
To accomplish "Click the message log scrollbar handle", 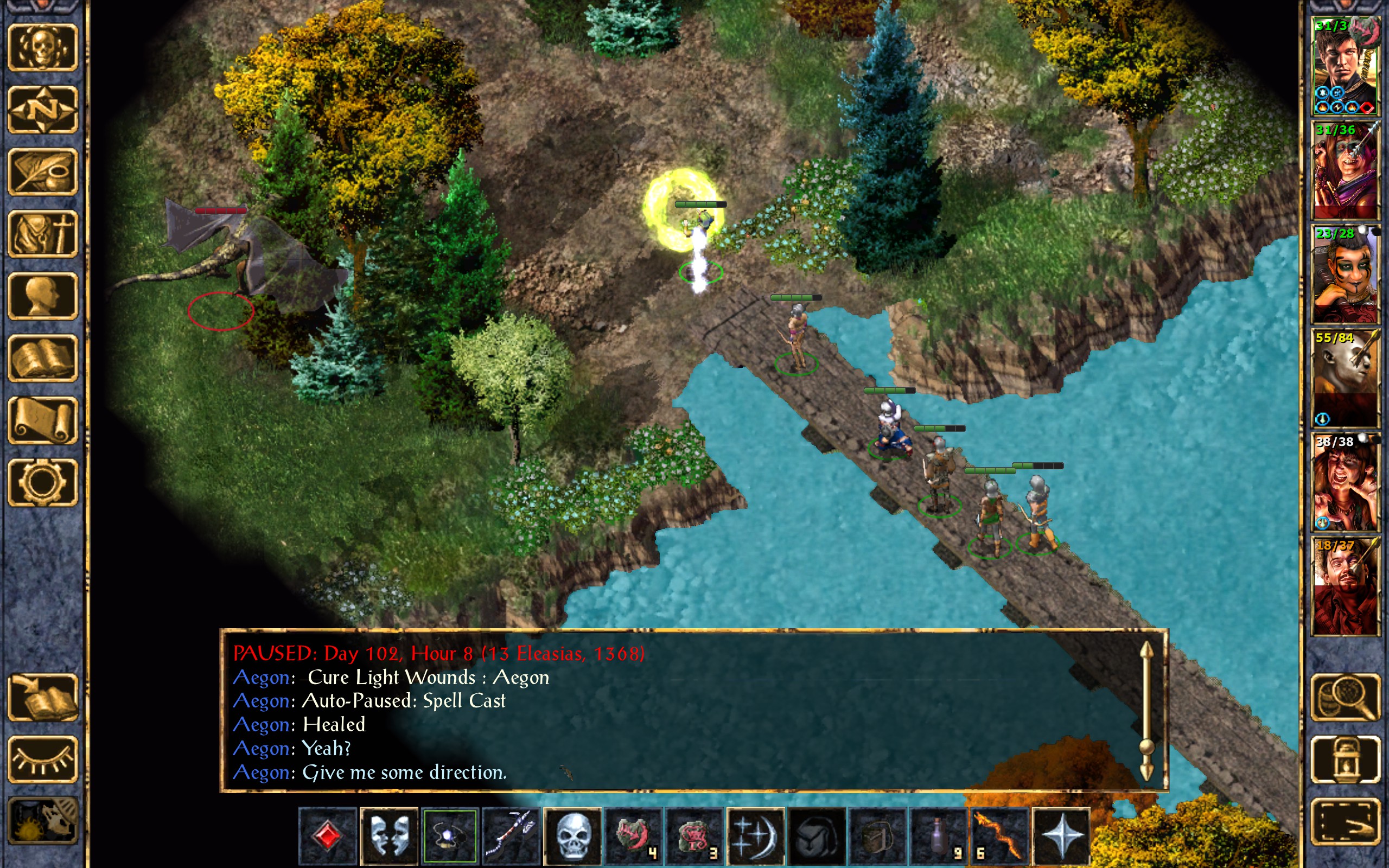I will [x=1146, y=746].
